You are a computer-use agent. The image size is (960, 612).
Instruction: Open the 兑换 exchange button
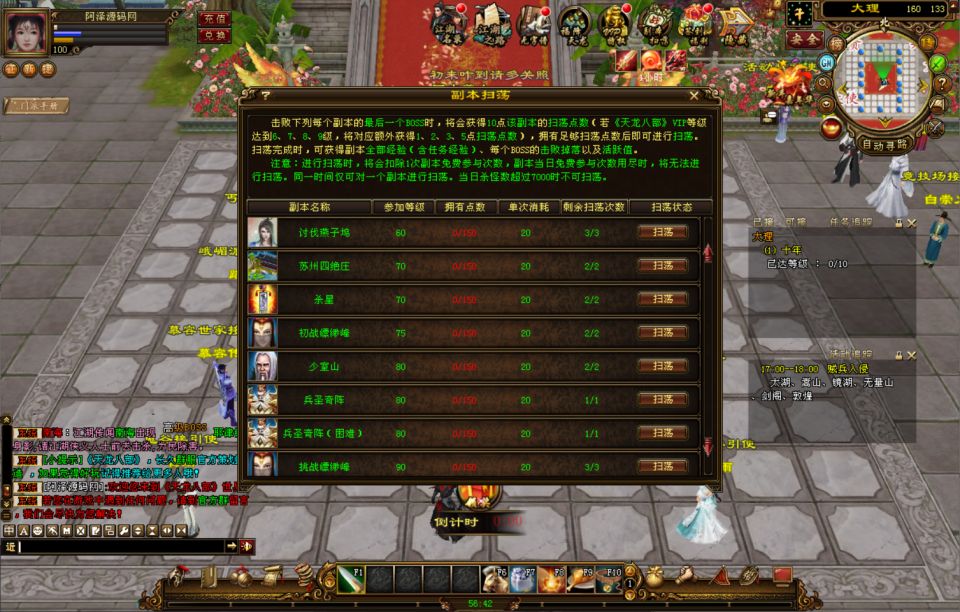[x=214, y=35]
